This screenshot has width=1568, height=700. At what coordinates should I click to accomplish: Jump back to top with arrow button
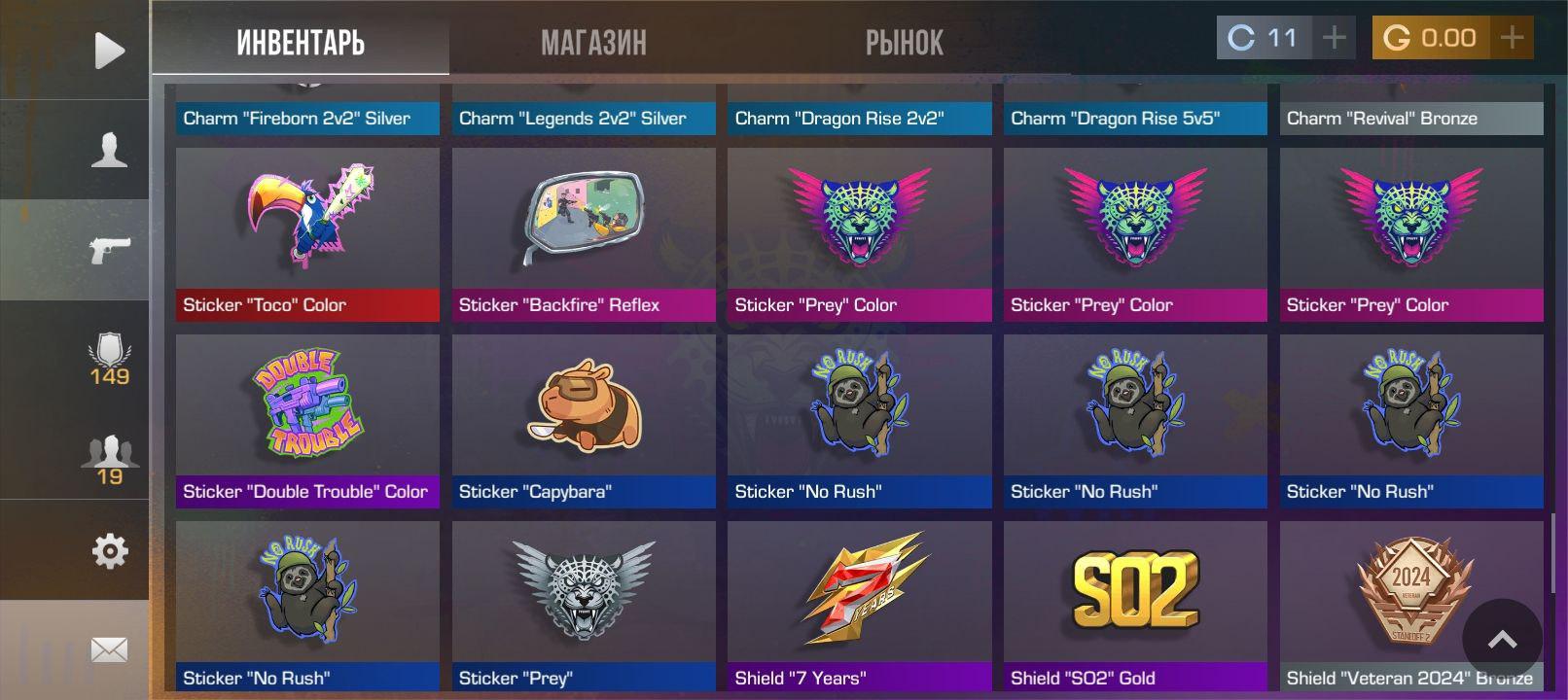click(1502, 639)
